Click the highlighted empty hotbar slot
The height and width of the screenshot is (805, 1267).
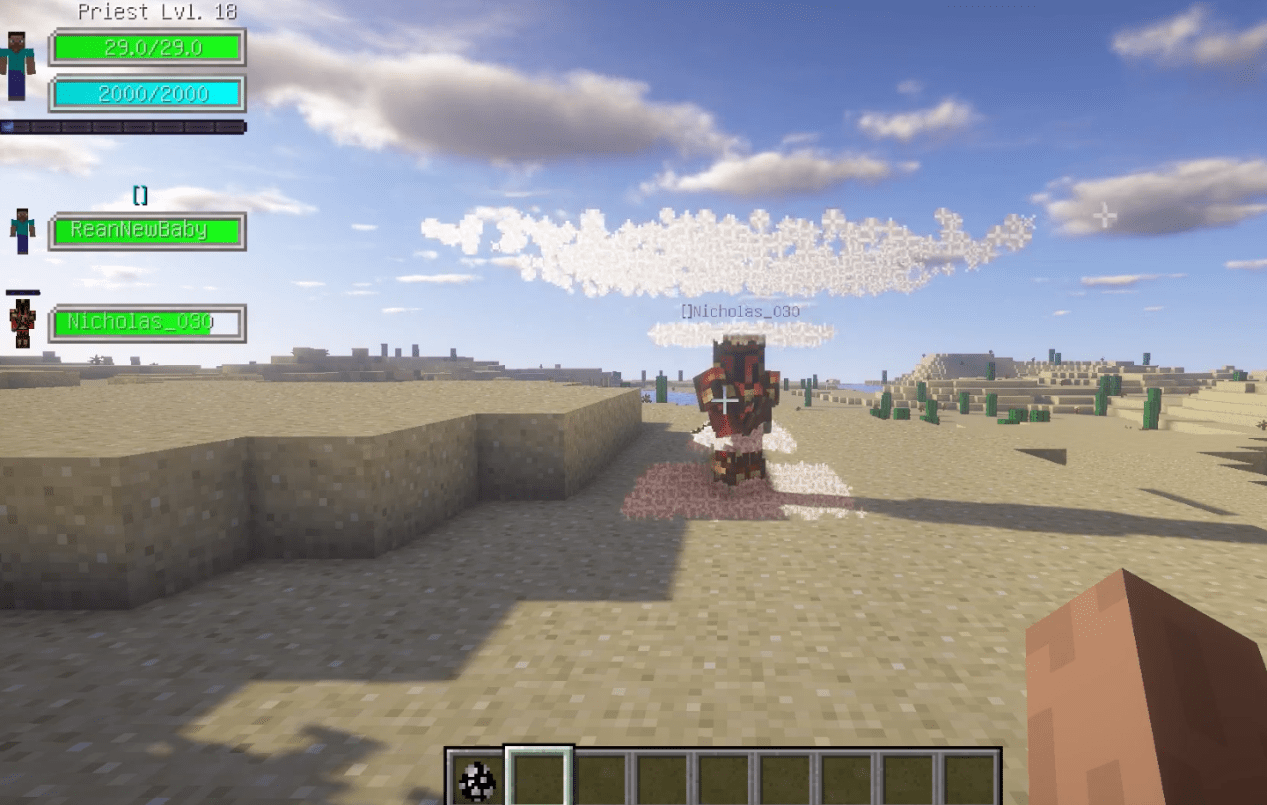pos(538,778)
